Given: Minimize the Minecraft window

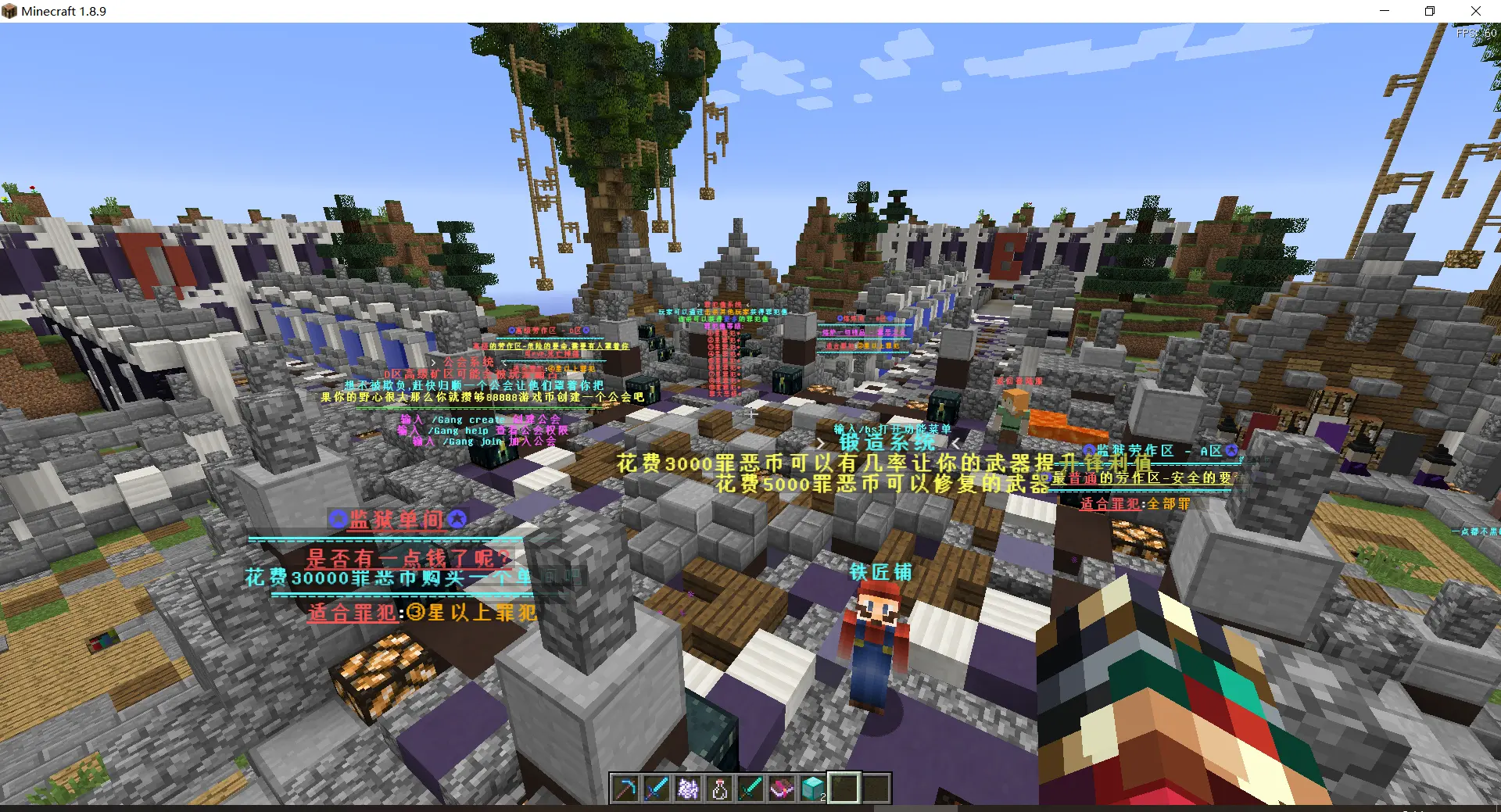Looking at the screenshot, I should tap(1385, 11).
